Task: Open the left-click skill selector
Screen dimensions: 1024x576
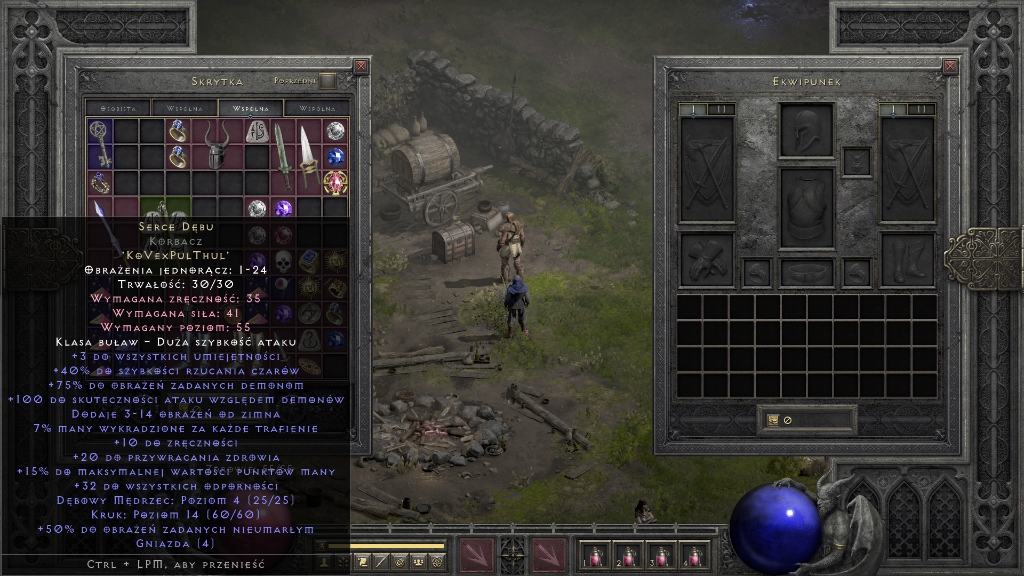Action: click(477, 555)
